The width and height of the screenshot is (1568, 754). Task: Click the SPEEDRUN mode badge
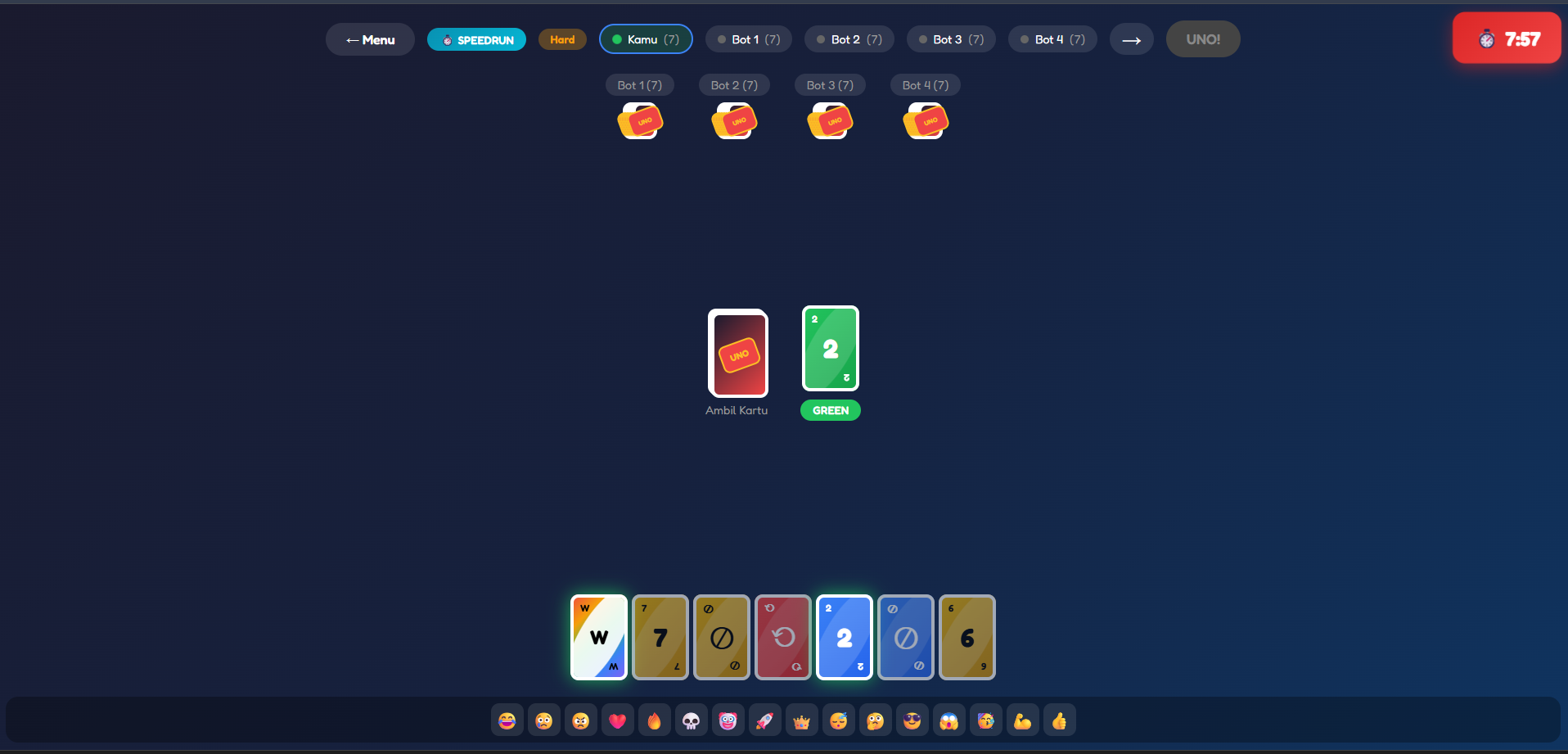pyautogui.click(x=476, y=38)
